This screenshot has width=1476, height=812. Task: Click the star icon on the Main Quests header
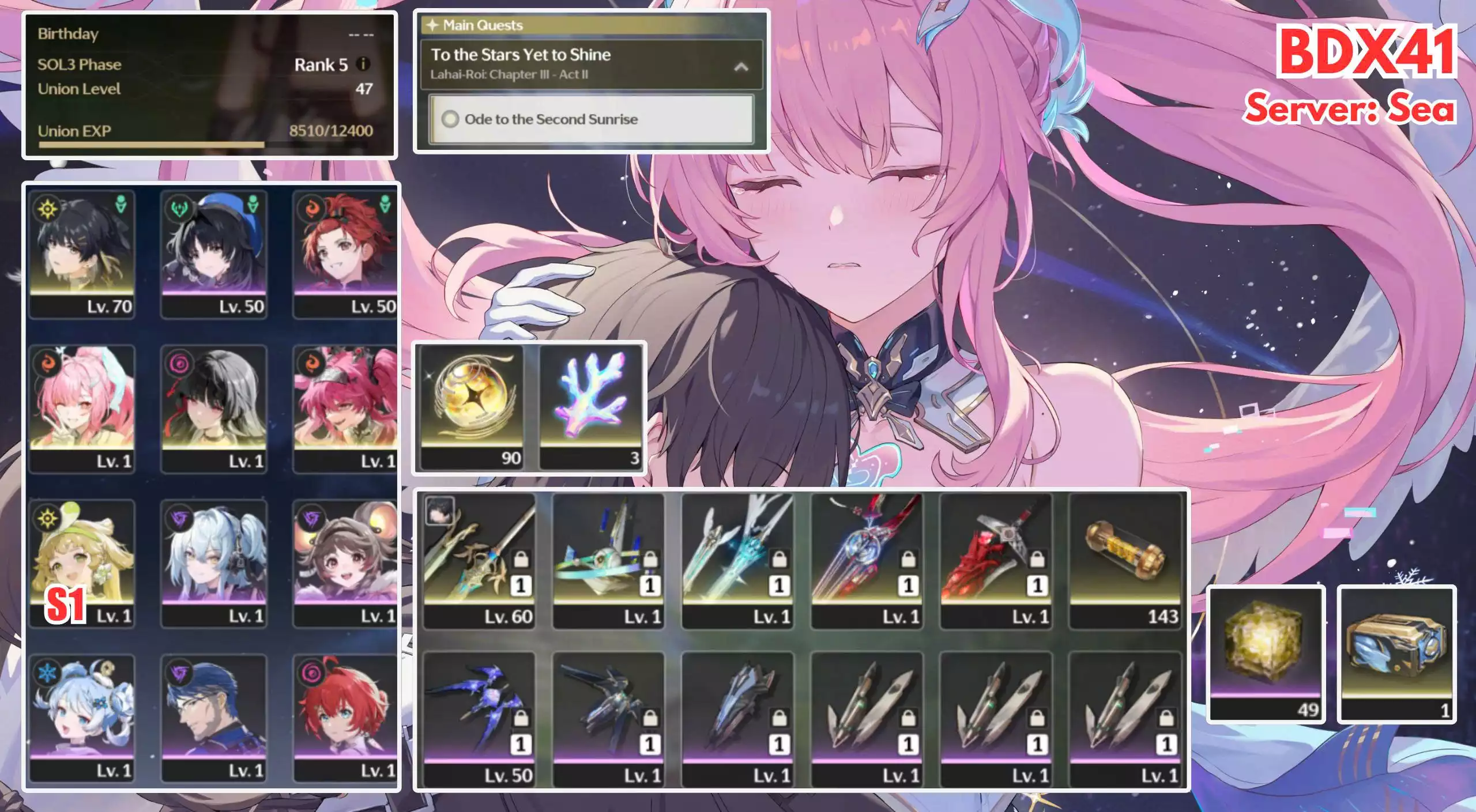[x=432, y=25]
